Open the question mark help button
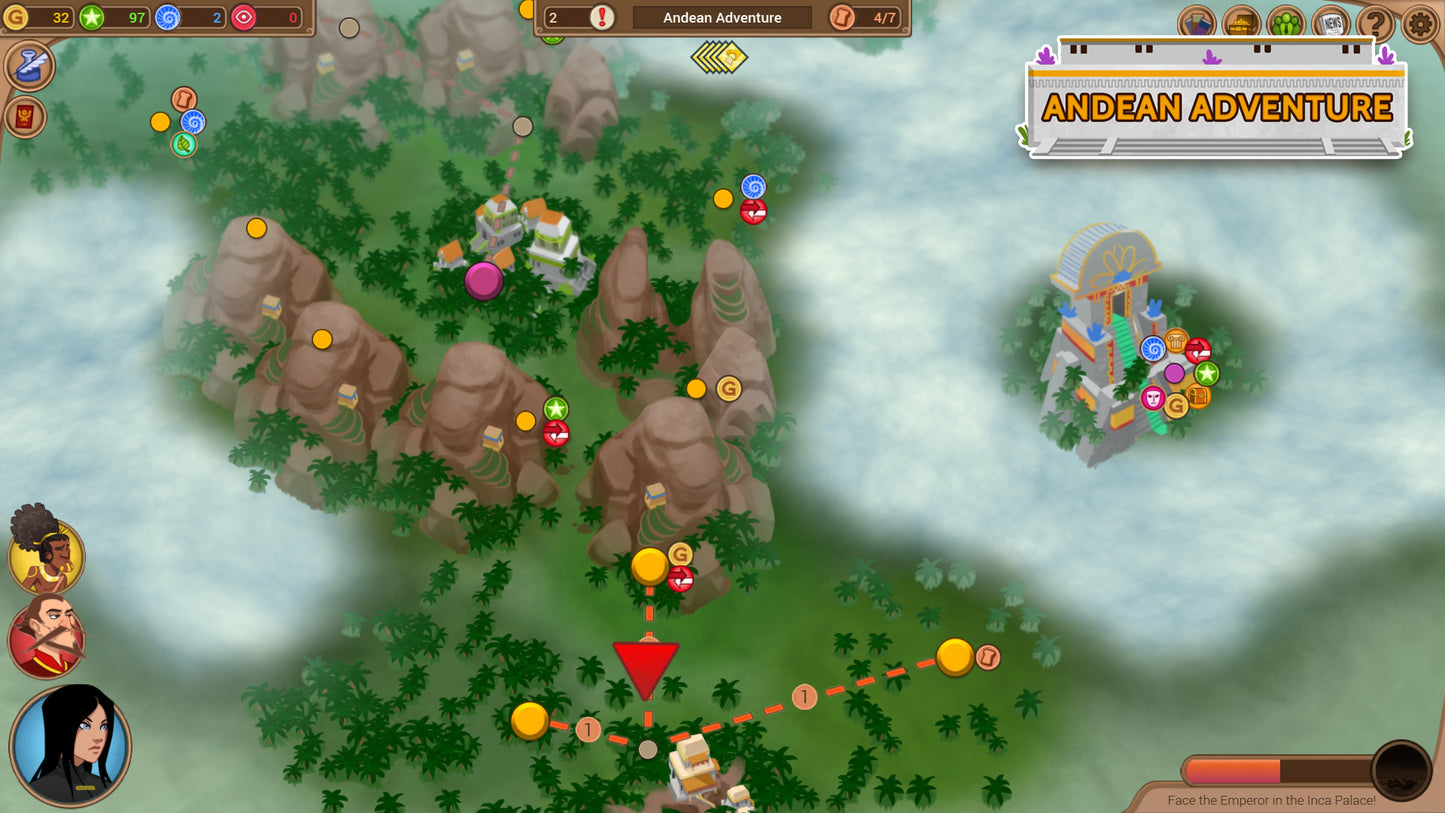The image size is (1445, 813). (x=1376, y=24)
